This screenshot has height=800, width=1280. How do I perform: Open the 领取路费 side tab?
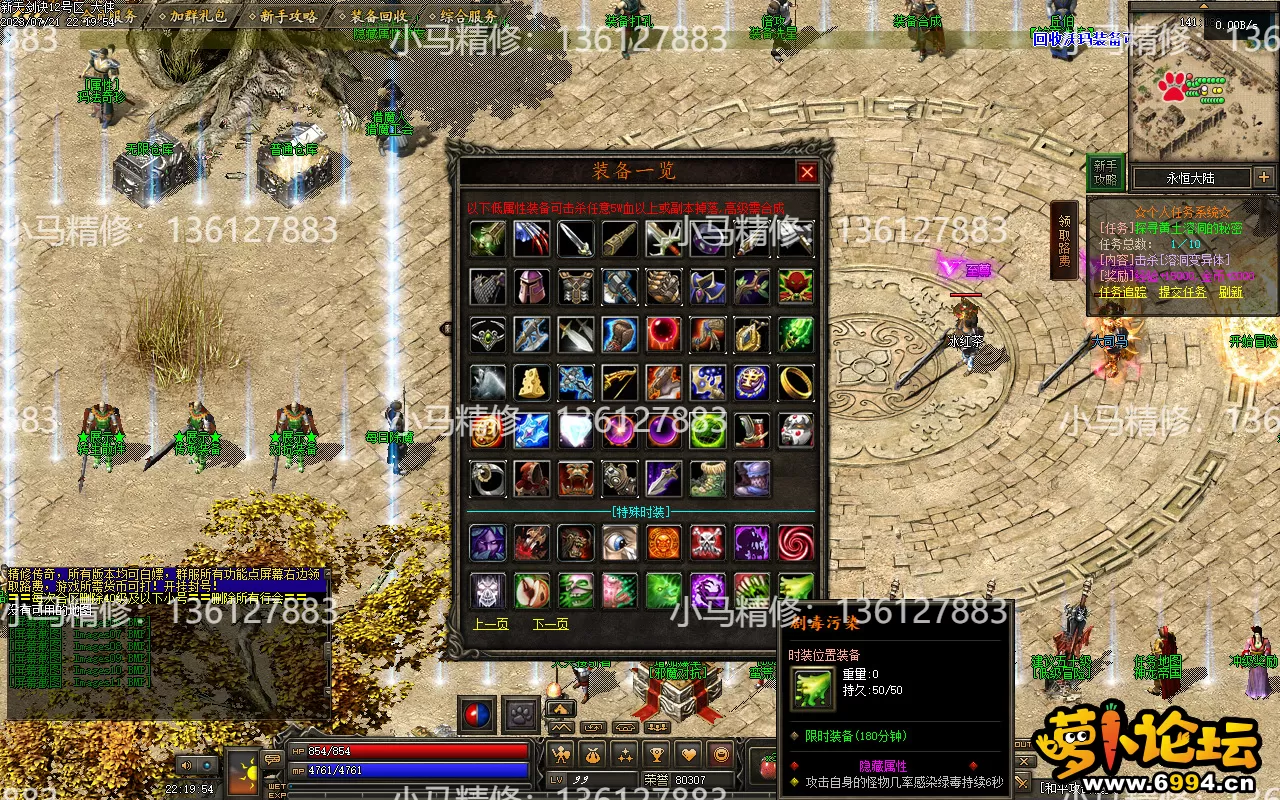point(1064,241)
